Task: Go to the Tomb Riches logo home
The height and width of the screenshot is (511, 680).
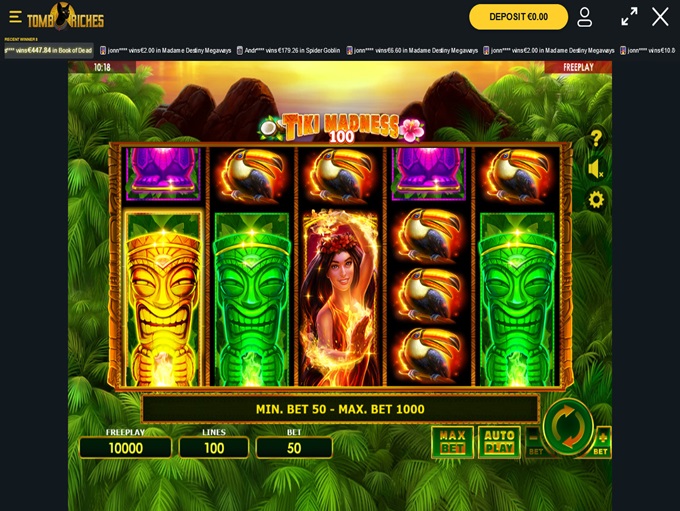Action: [65, 17]
